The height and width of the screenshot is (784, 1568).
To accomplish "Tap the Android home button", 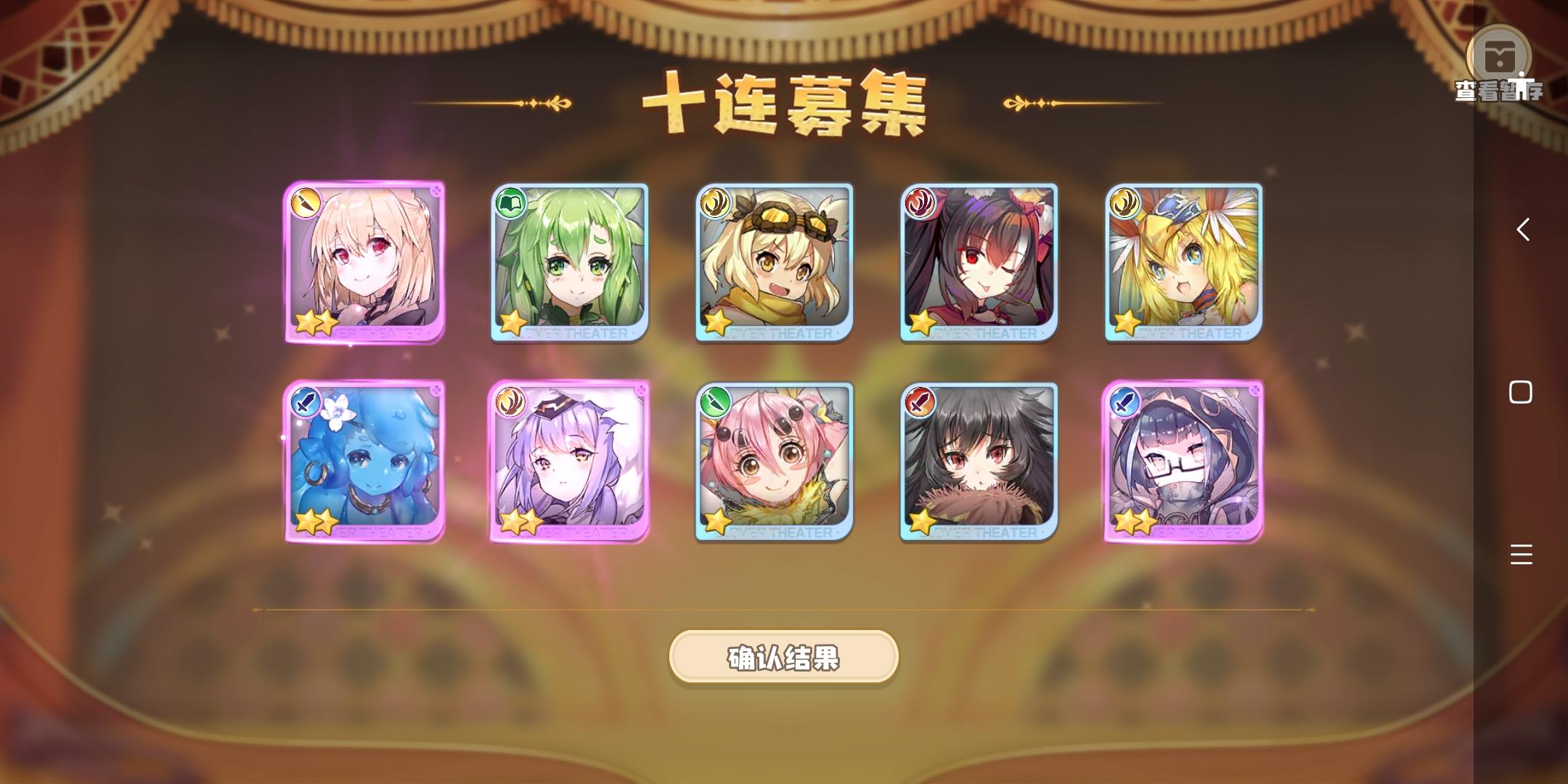I will pos(1522,393).
